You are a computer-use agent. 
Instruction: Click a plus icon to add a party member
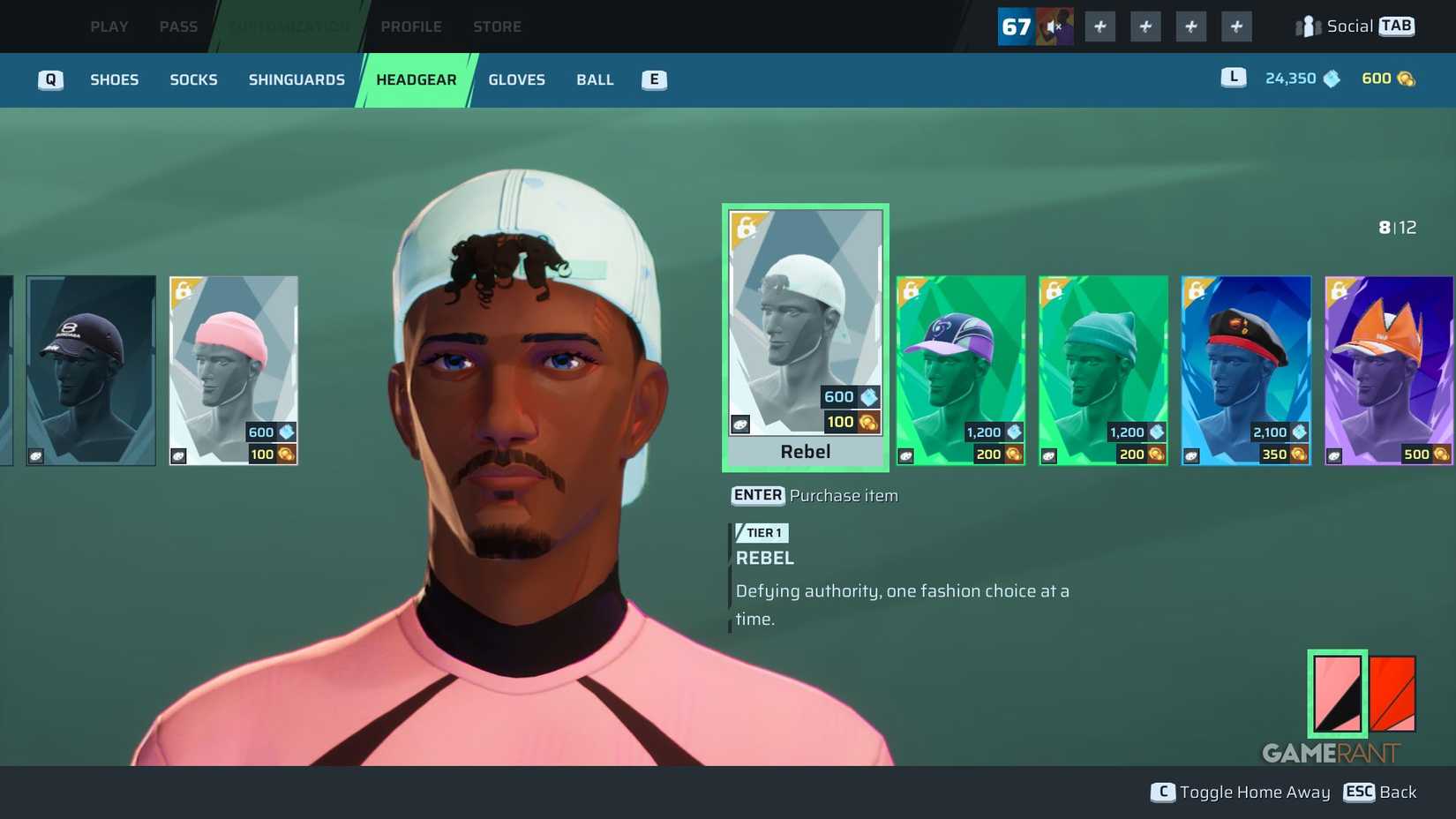tap(1100, 26)
